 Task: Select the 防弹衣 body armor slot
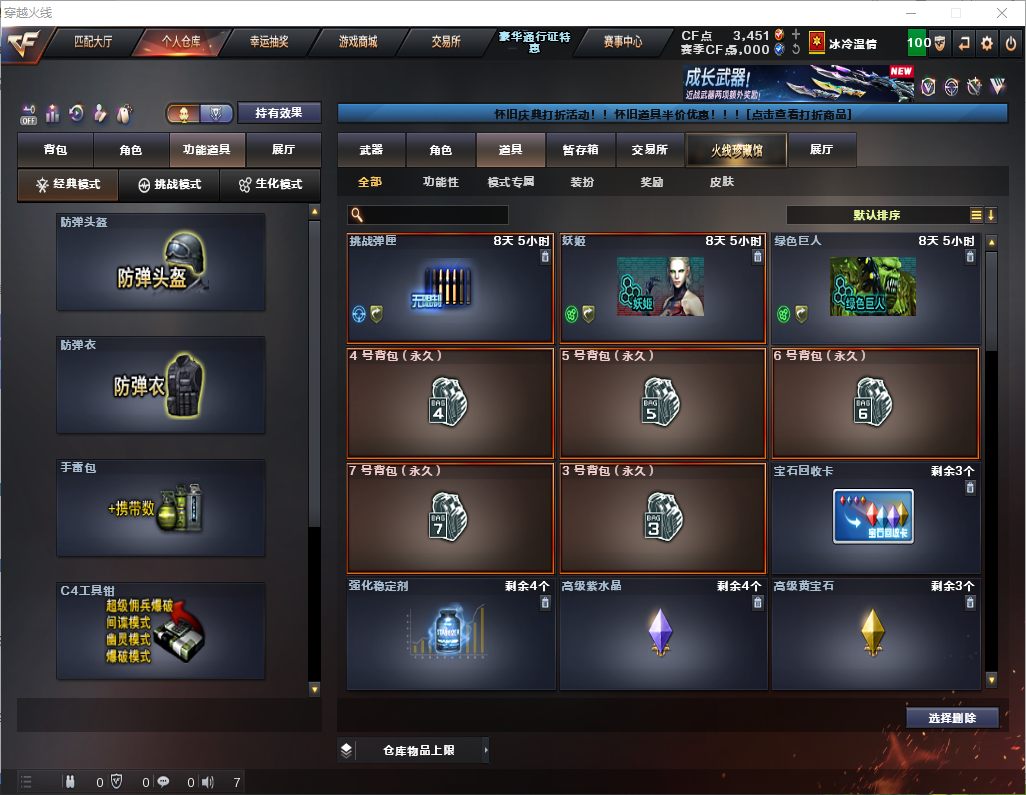(161, 385)
